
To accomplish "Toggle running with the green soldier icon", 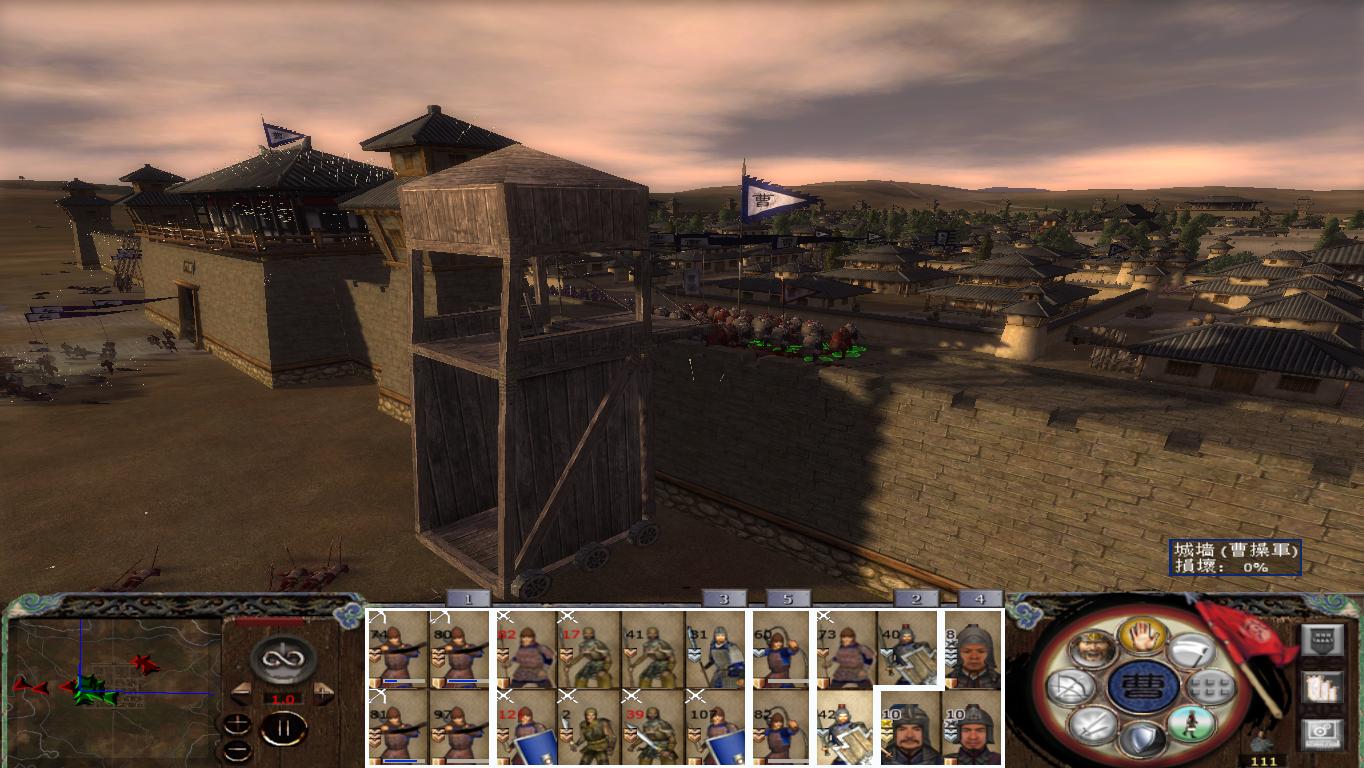I will tap(1192, 723).
